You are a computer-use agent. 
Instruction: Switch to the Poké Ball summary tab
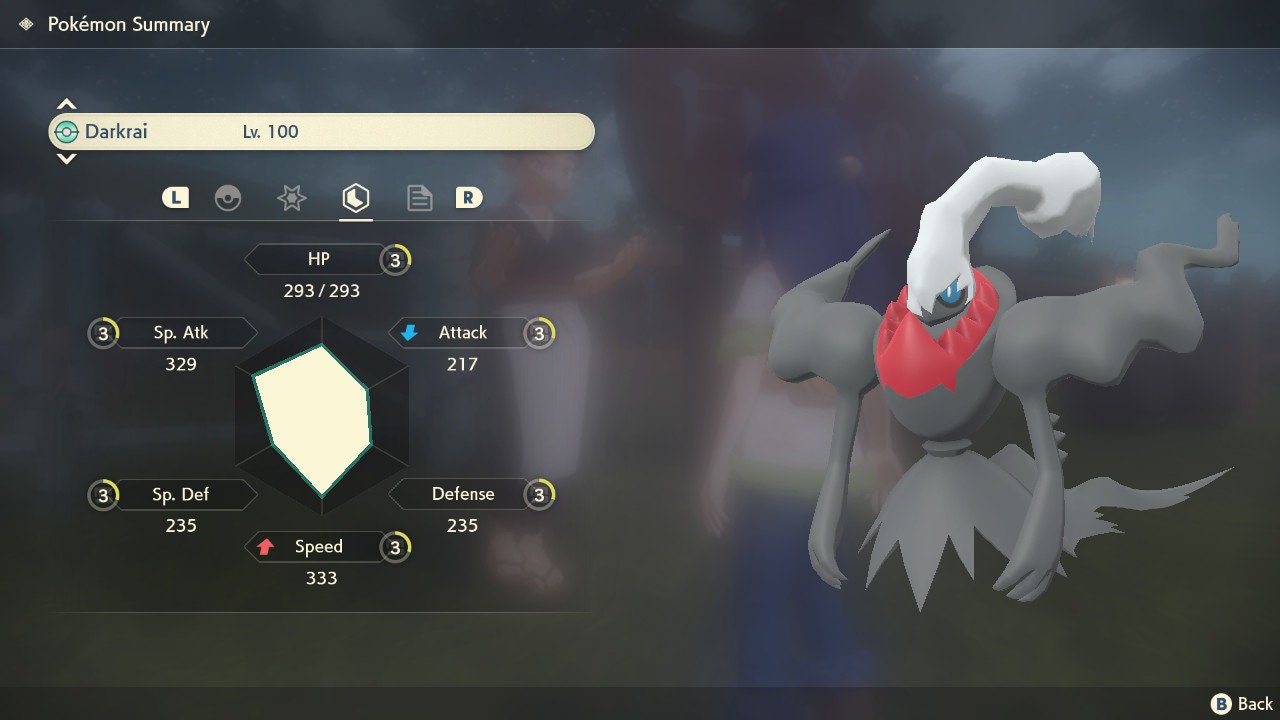coord(228,198)
